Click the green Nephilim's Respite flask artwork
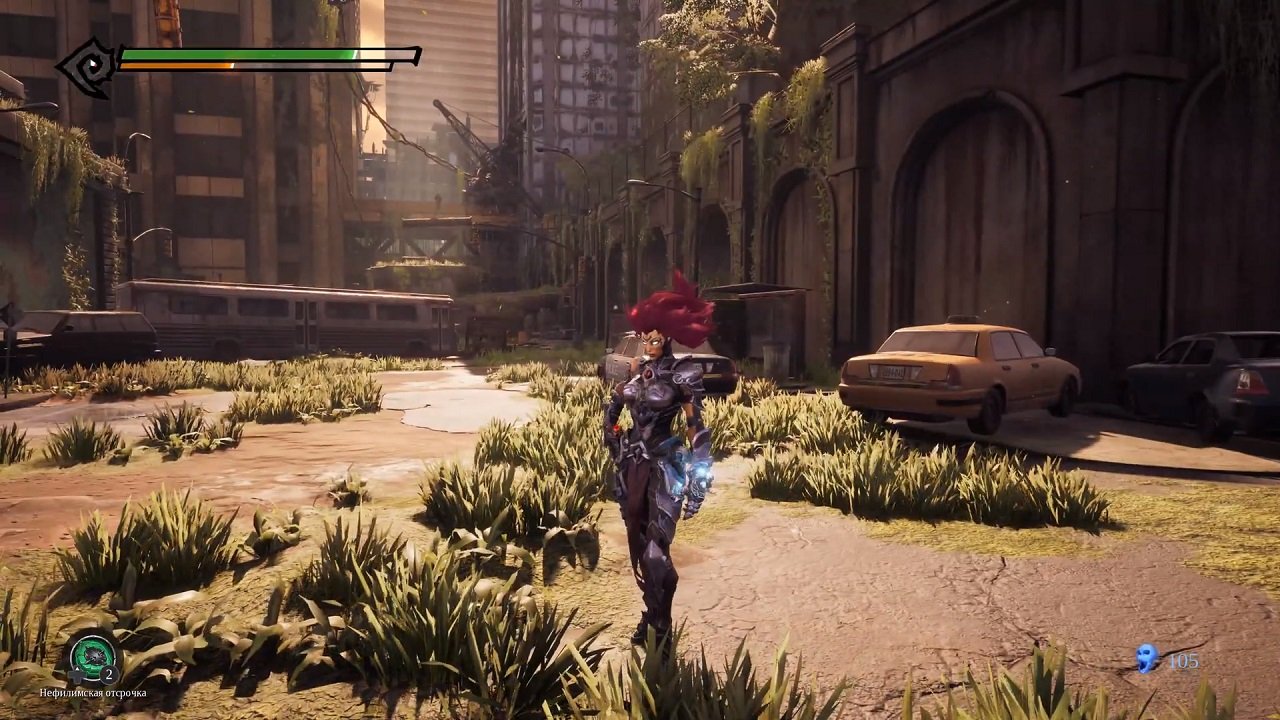This screenshot has height=720, width=1280. coord(96,656)
